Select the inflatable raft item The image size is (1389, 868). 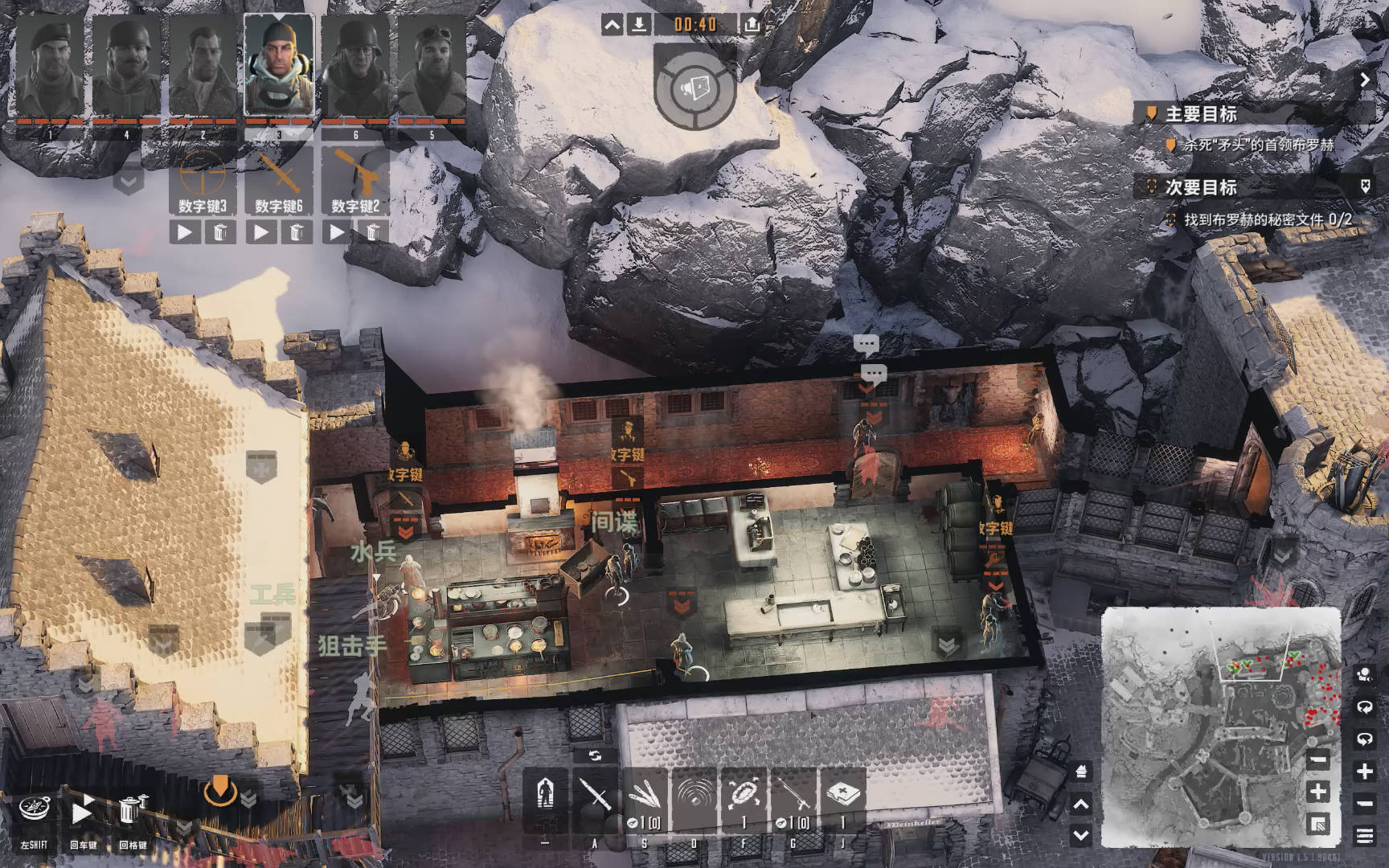(x=744, y=795)
